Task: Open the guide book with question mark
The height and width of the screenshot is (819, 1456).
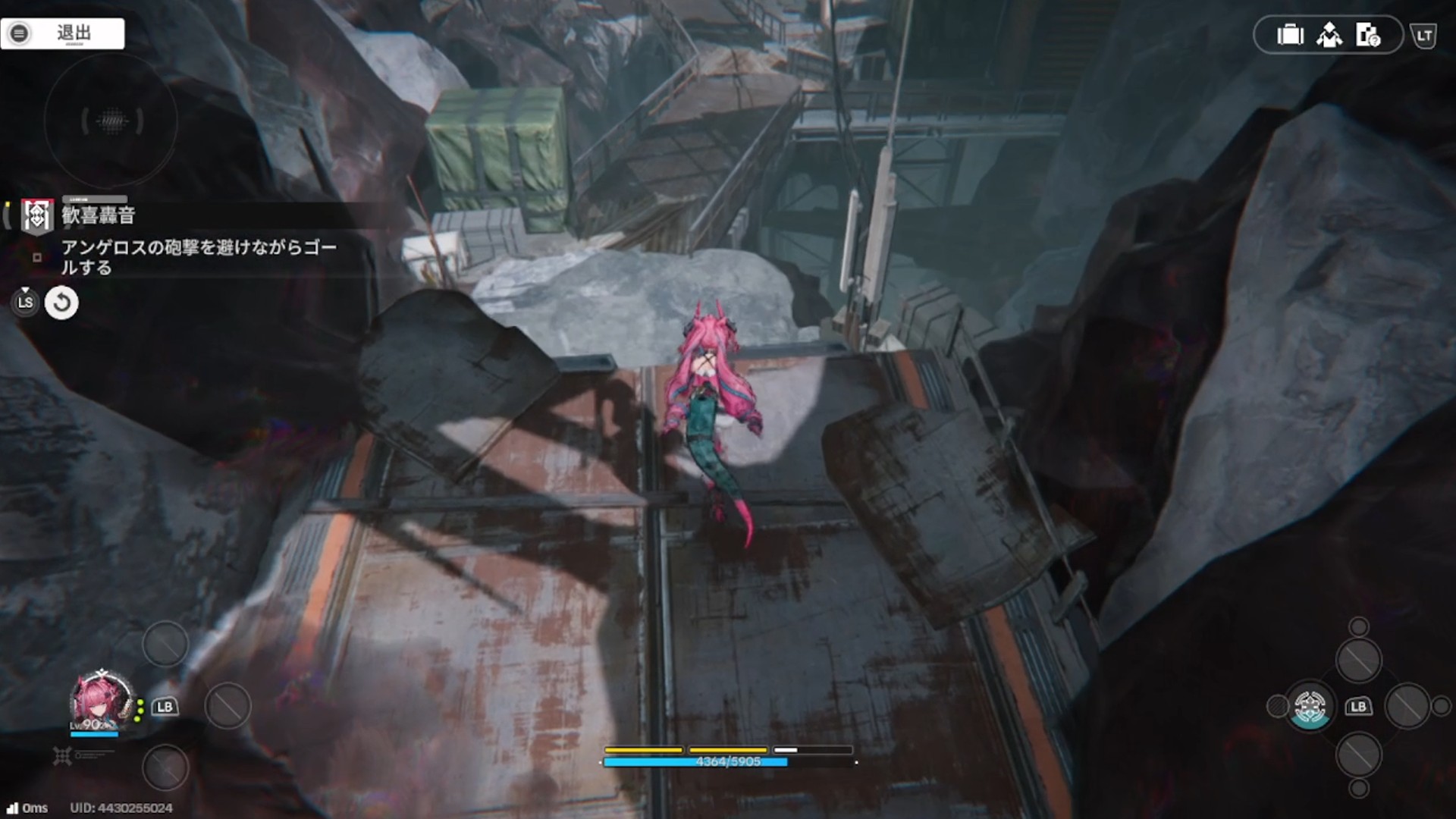Action: [1368, 35]
